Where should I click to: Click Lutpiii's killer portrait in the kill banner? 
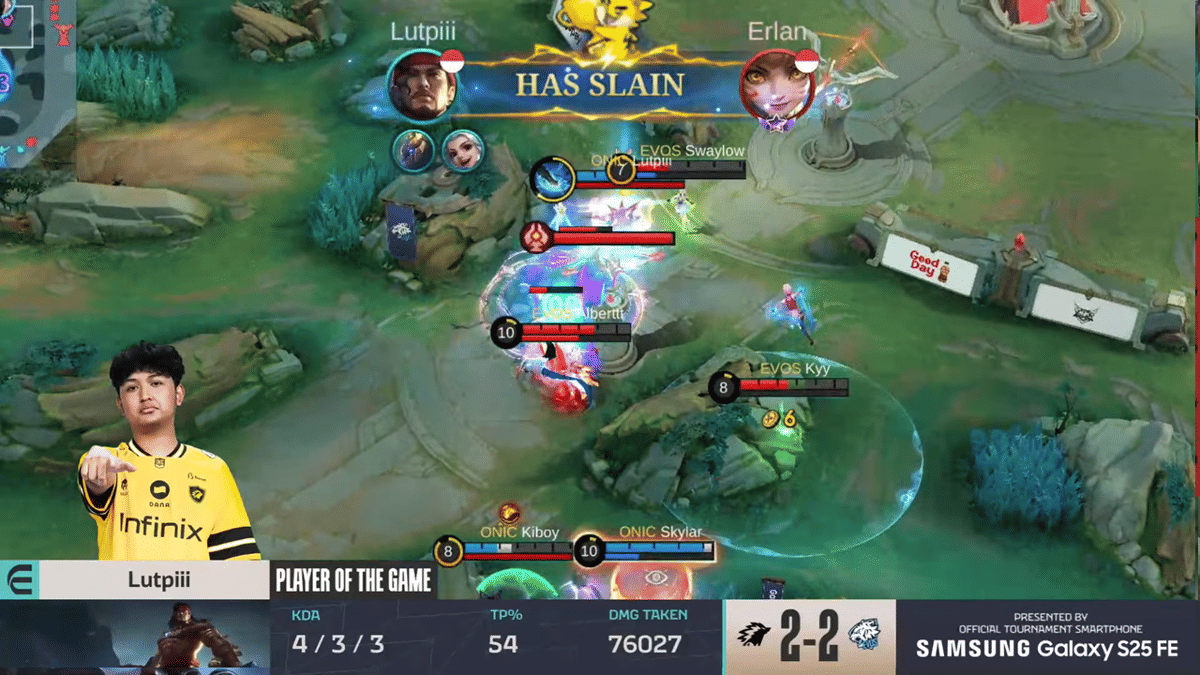point(422,85)
